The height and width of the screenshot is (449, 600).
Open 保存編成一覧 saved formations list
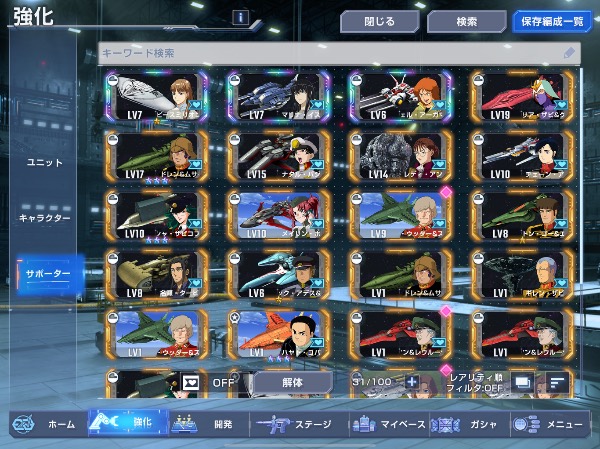tap(552, 21)
